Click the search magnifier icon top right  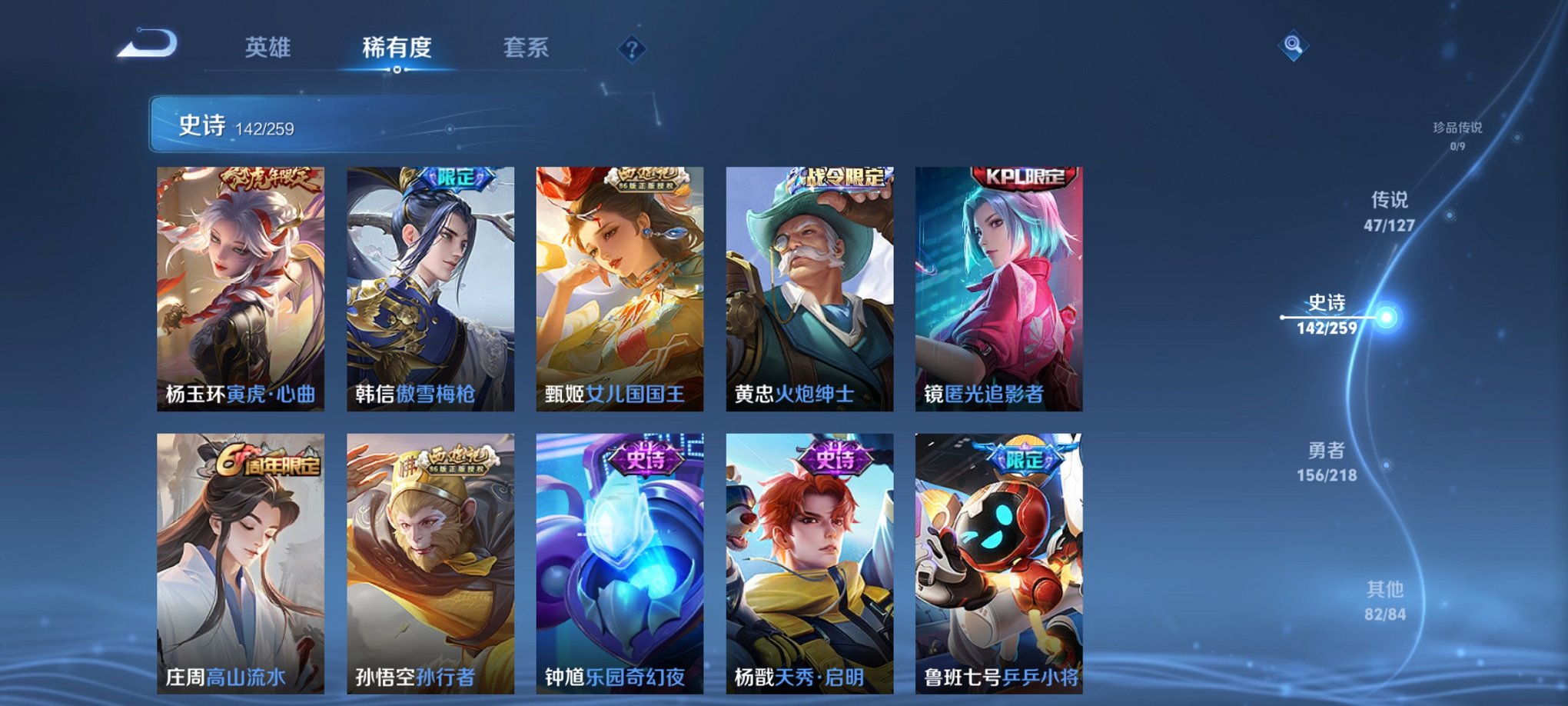(1293, 45)
